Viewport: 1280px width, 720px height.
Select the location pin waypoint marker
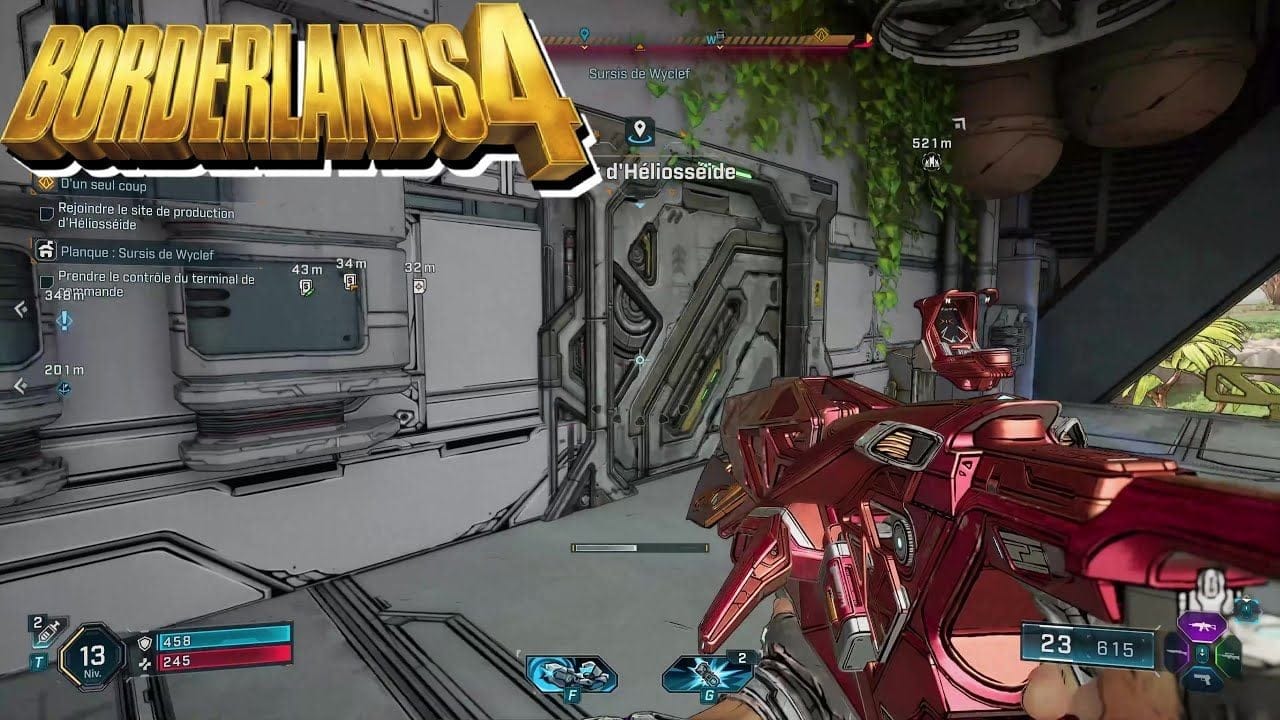point(639,130)
